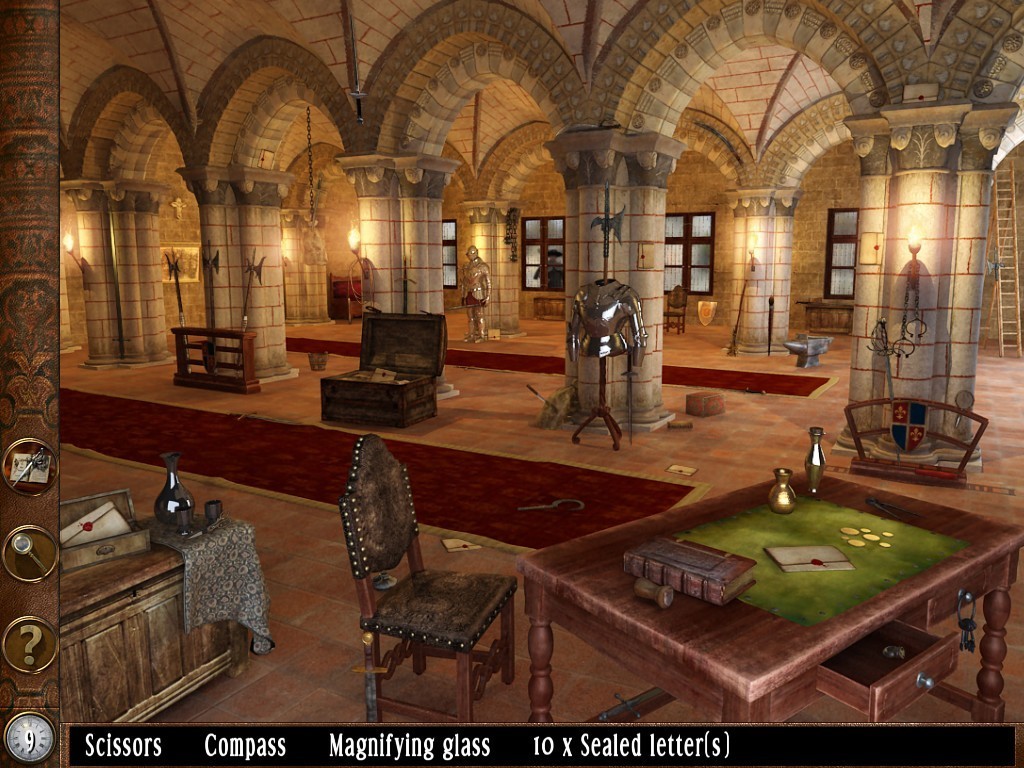Use the question mark hint button
The image size is (1024, 768).
(29, 644)
